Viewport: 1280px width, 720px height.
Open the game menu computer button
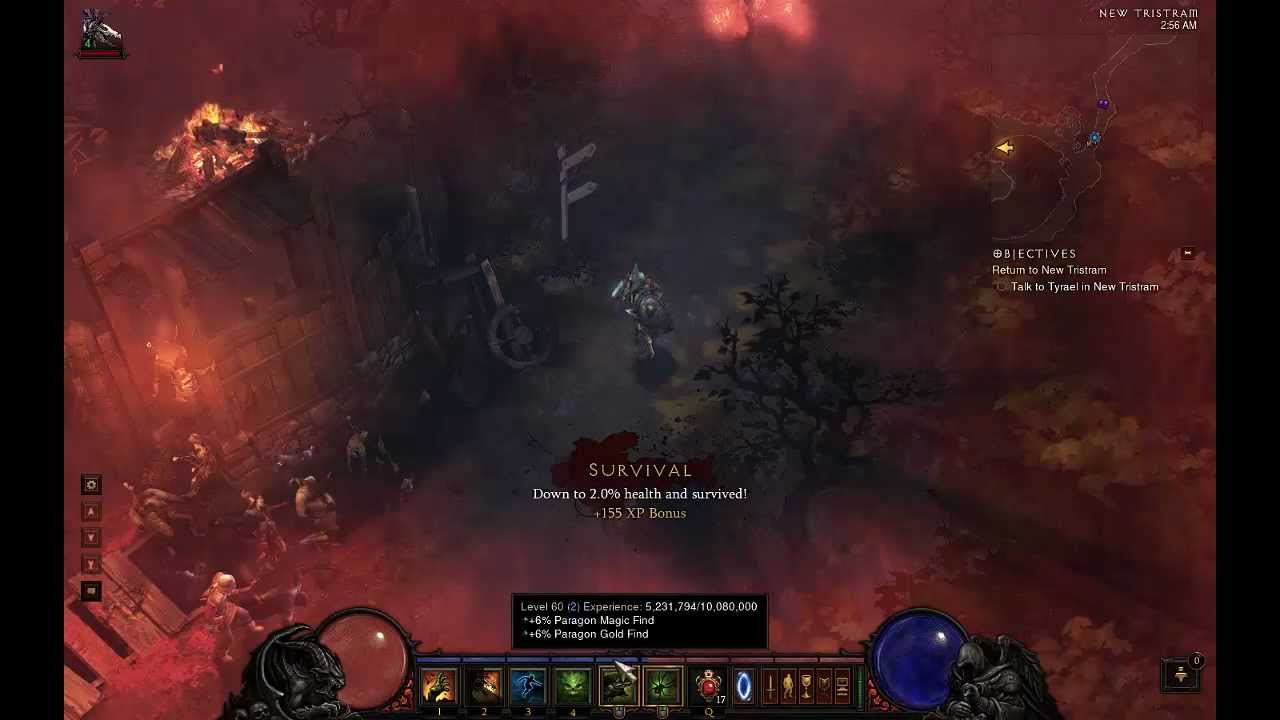(x=842, y=687)
